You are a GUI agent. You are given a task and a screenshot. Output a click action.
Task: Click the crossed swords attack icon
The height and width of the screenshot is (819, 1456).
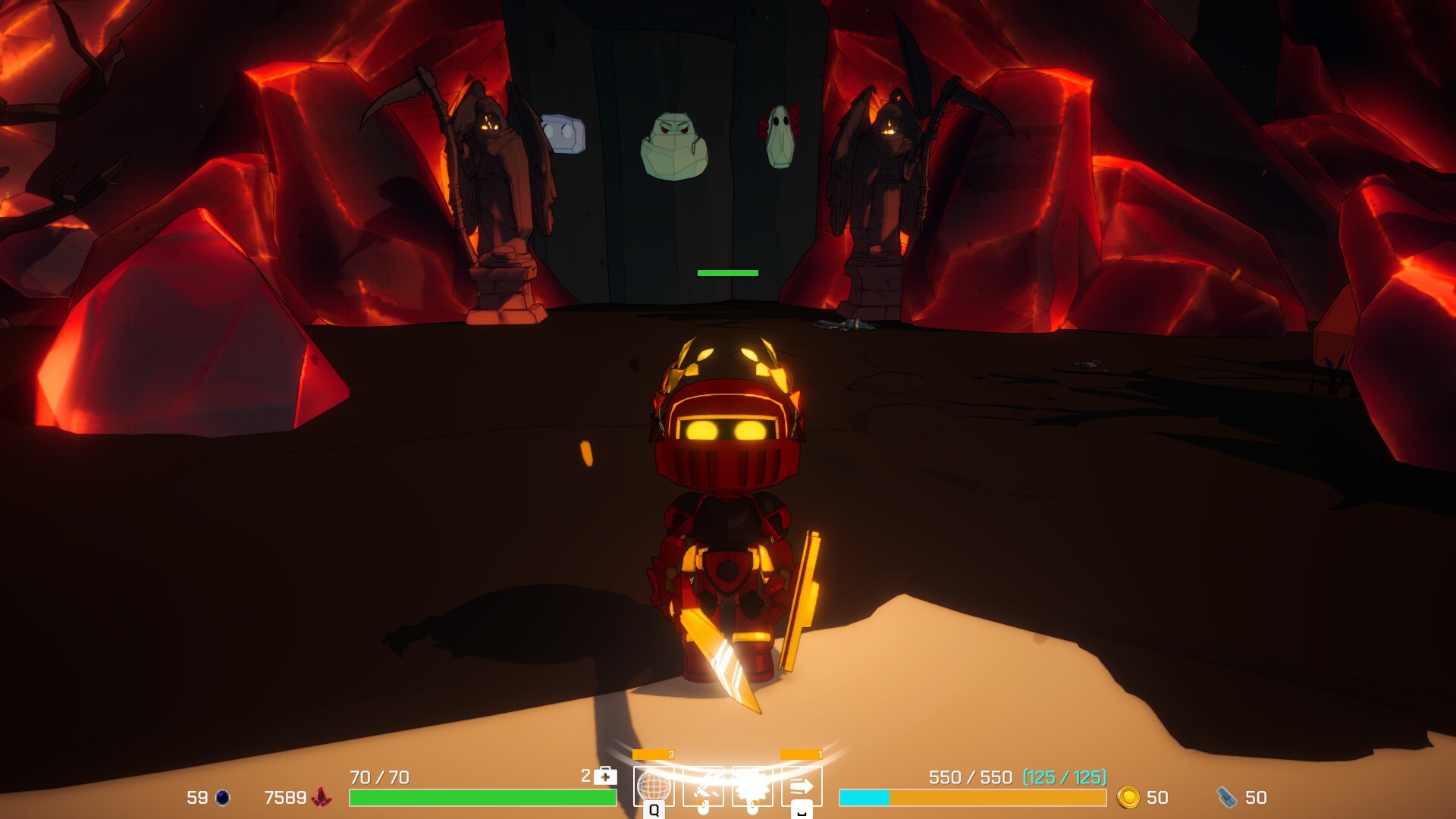click(x=704, y=786)
